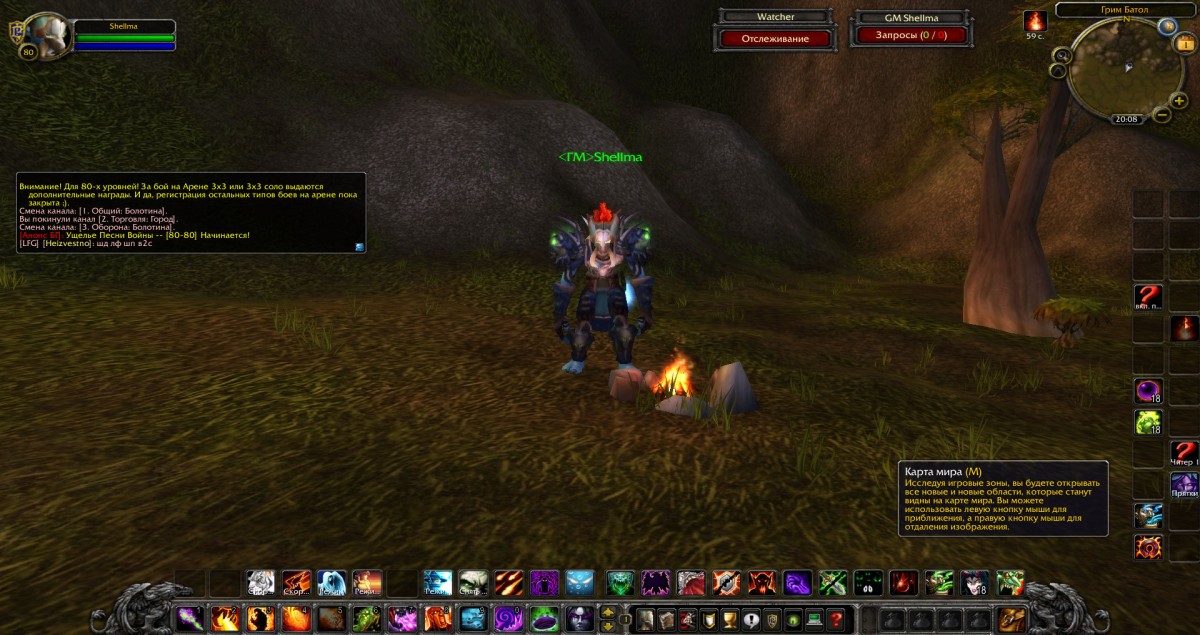Open the backpack bag slot
Screen dimensions: 1200x635
point(1011,619)
